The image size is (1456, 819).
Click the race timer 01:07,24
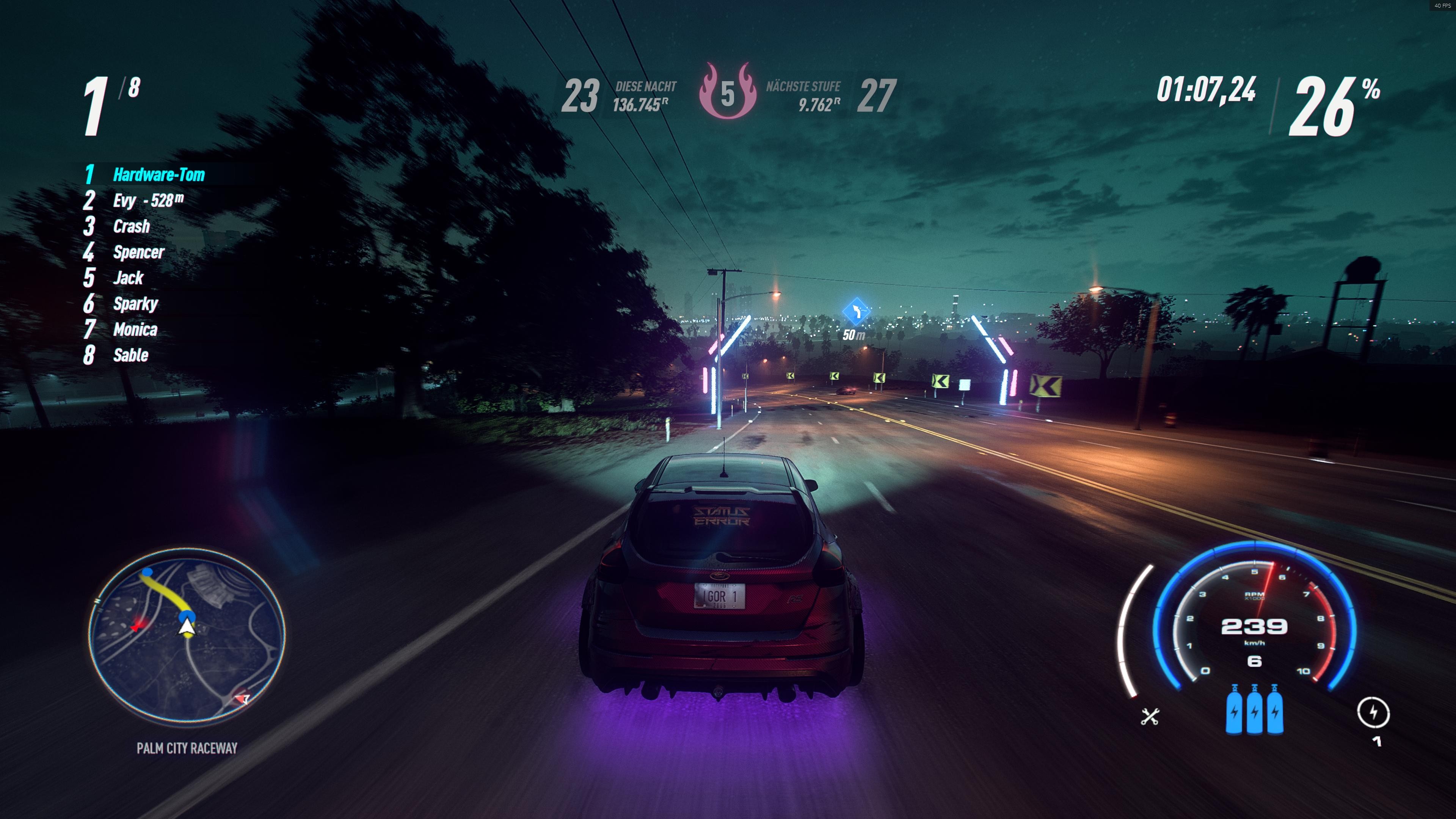(1208, 91)
